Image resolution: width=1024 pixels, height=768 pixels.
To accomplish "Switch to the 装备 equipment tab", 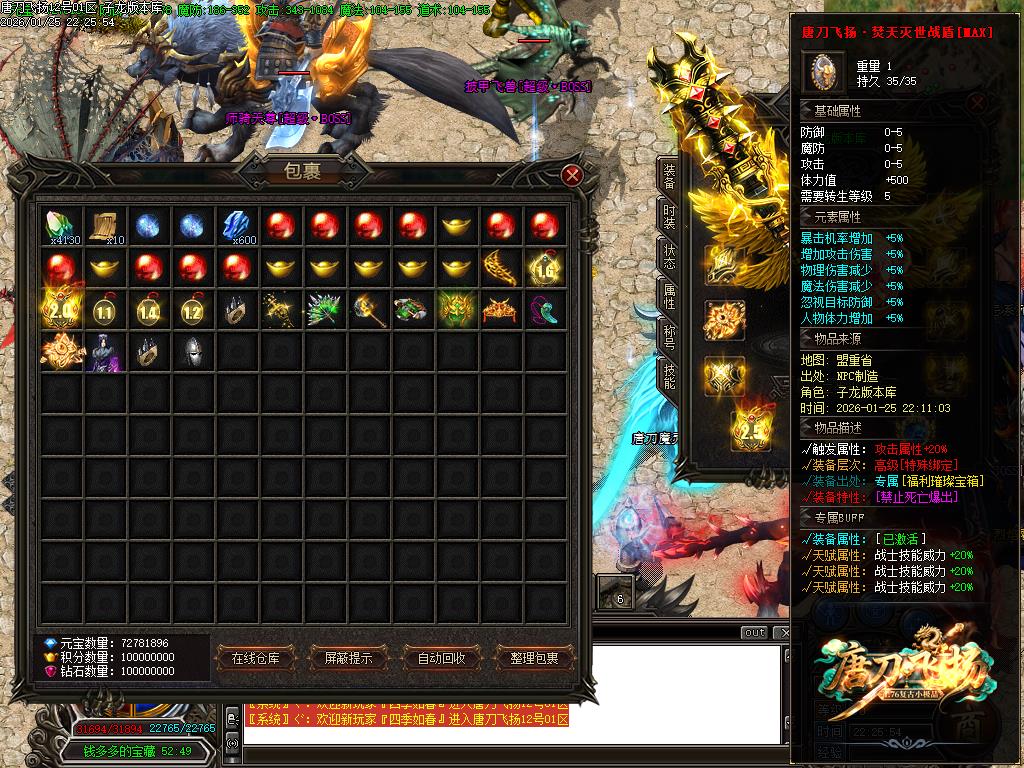I will pos(669,177).
